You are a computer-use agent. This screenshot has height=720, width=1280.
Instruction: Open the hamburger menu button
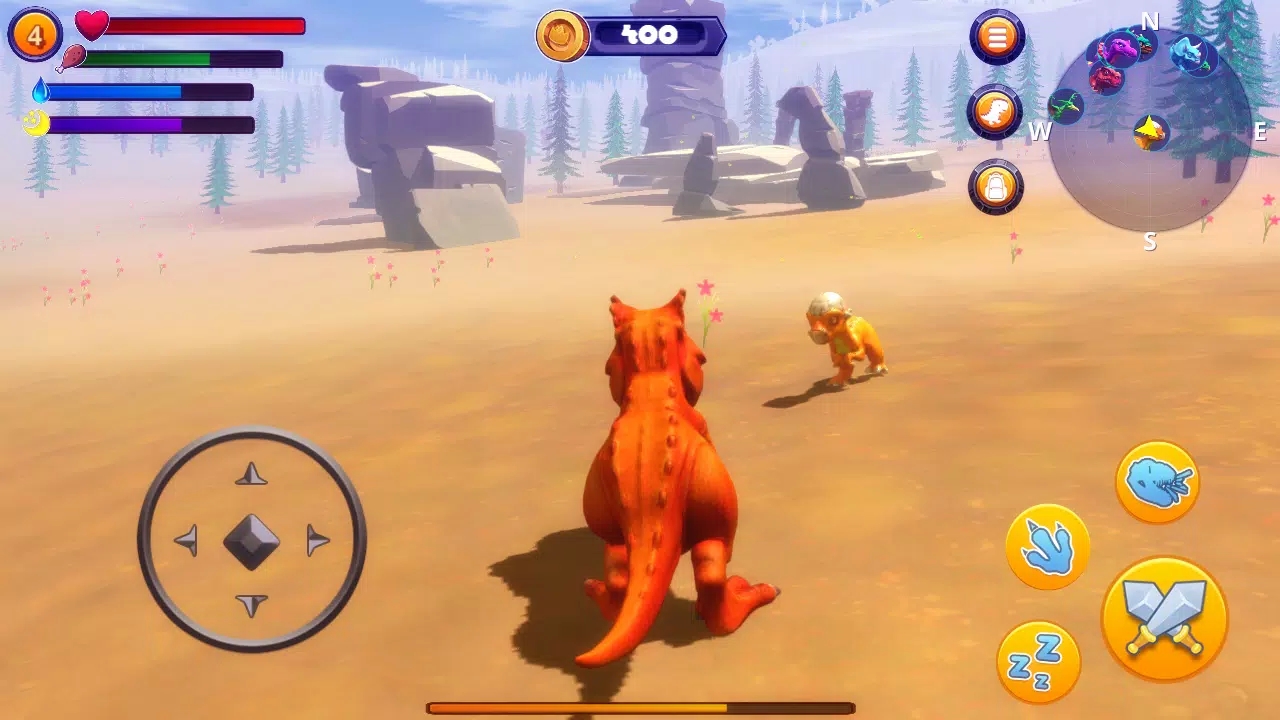996,38
